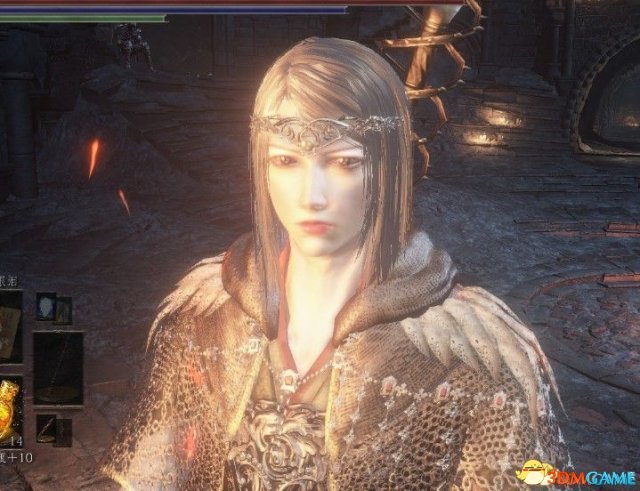This screenshot has width=640, height=491.
Task: Select the large weapon slot with the thin sword
Action: click(x=58, y=367)
